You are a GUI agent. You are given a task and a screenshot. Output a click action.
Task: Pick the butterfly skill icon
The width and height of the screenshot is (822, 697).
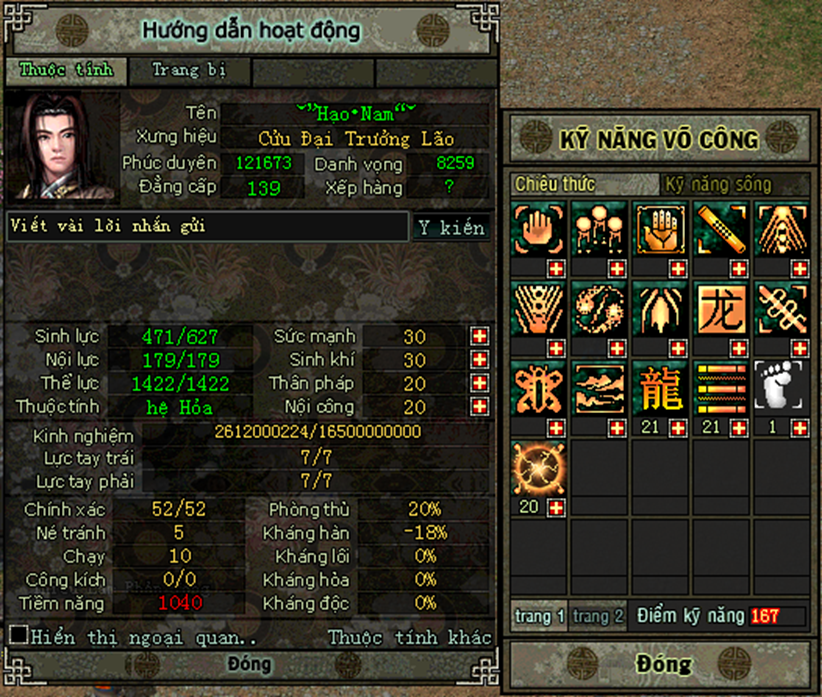539,387
